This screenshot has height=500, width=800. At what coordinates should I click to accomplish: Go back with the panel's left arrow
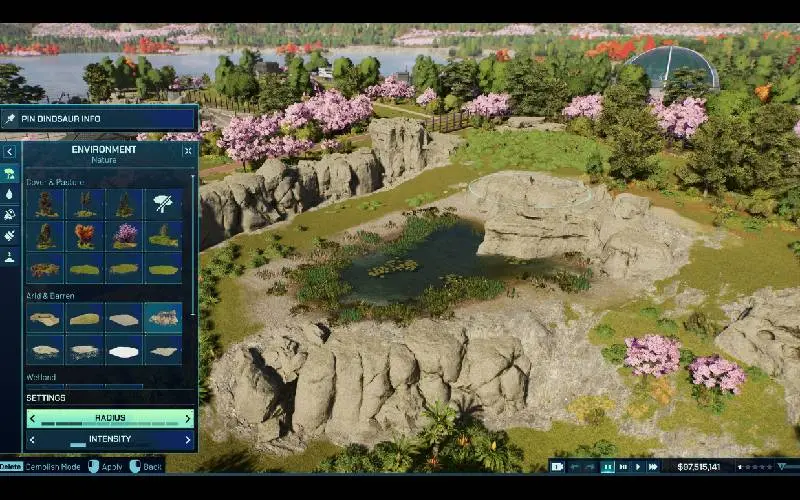click(10, 152)
